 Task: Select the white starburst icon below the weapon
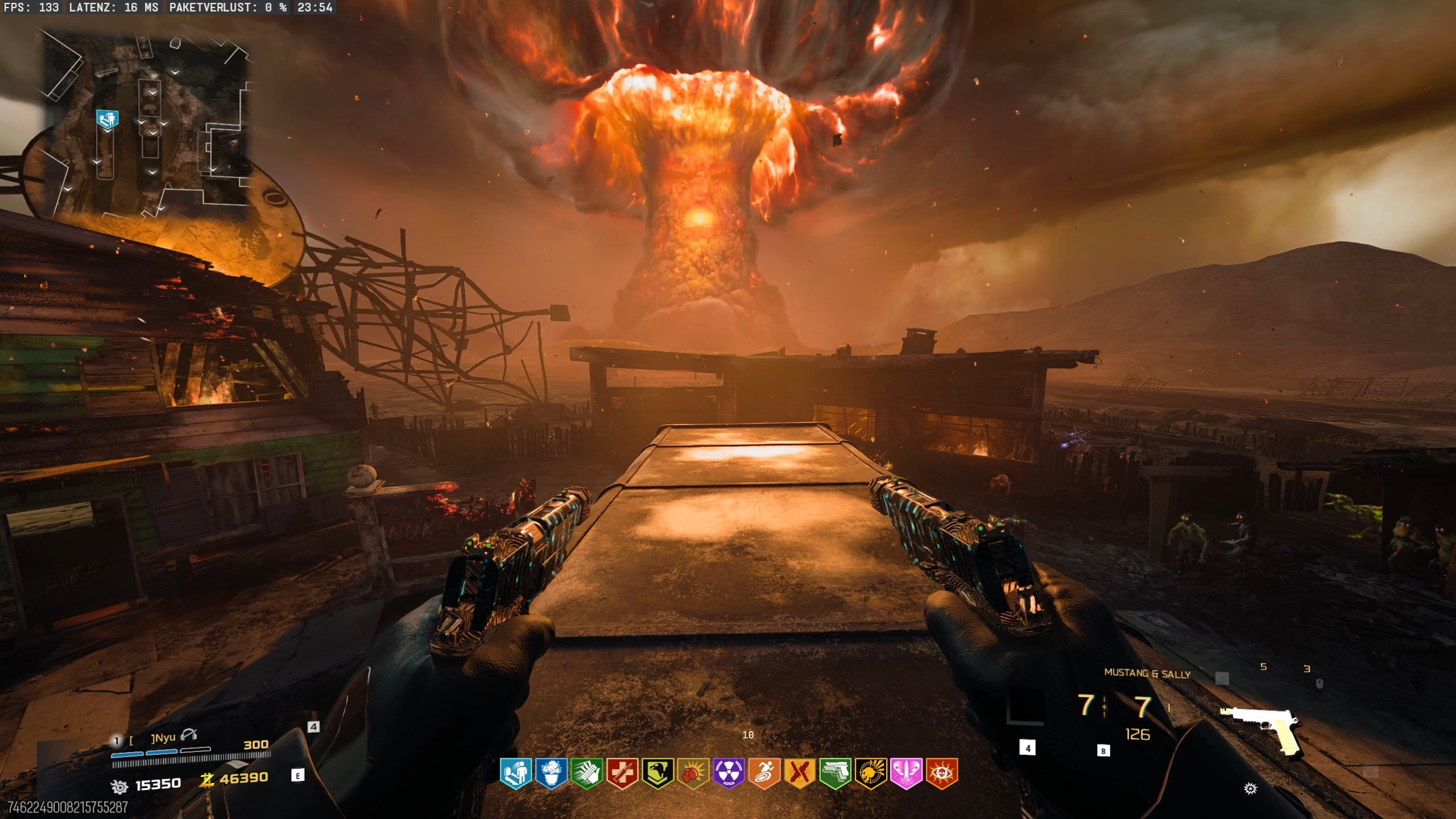click(x=1250, y=788)
